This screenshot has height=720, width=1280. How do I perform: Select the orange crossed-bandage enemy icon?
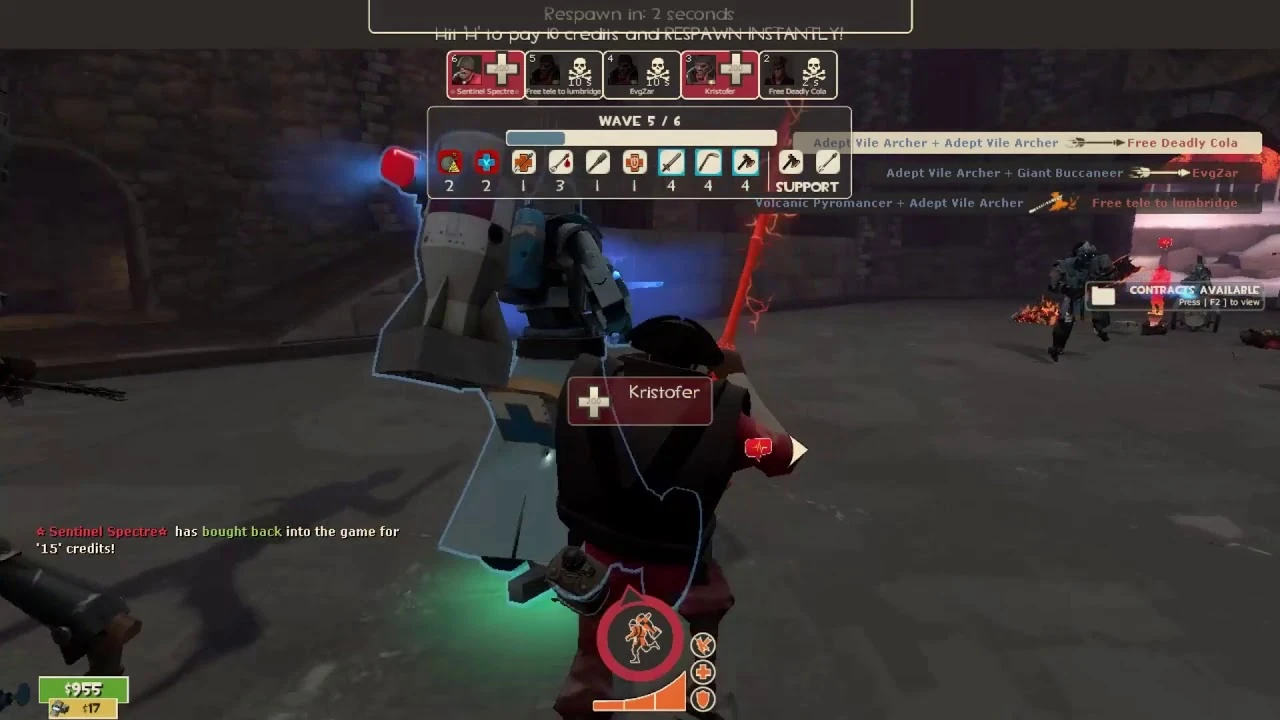(x=523, y=162)
